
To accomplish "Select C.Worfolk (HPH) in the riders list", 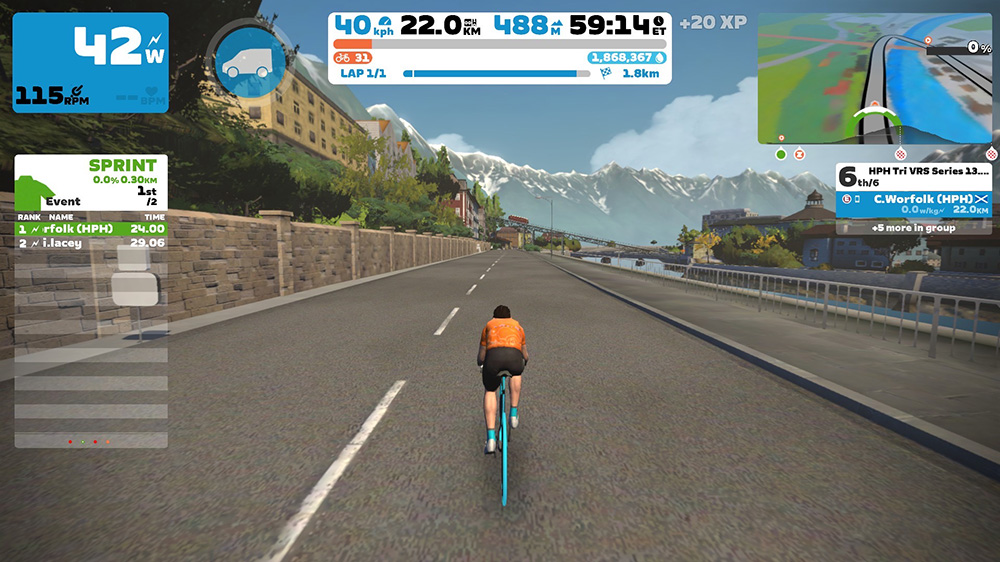I will point(913,201).
